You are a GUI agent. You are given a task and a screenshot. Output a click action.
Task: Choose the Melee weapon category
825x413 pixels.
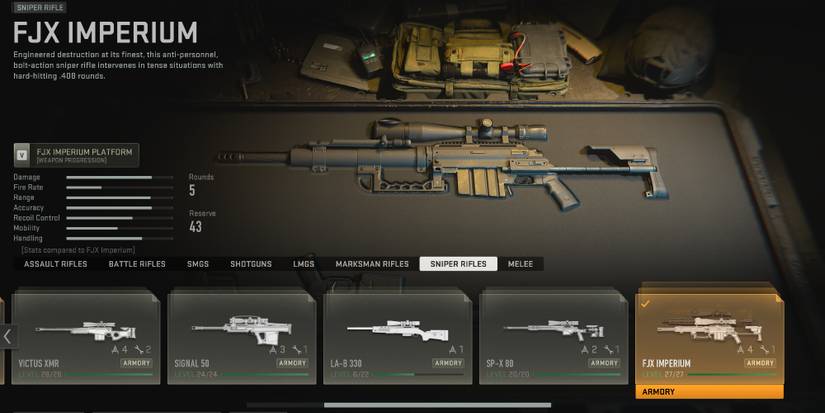click(x=521, y=264)
